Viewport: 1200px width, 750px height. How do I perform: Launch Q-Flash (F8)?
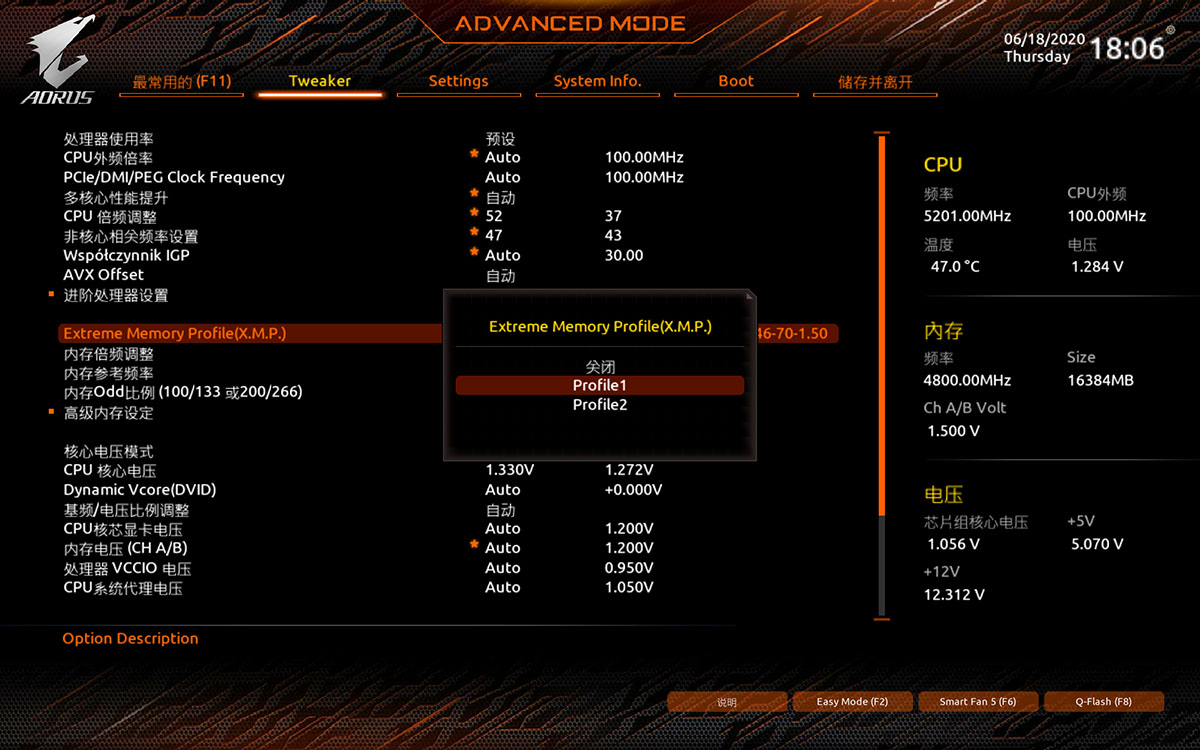click(1103, 702)
